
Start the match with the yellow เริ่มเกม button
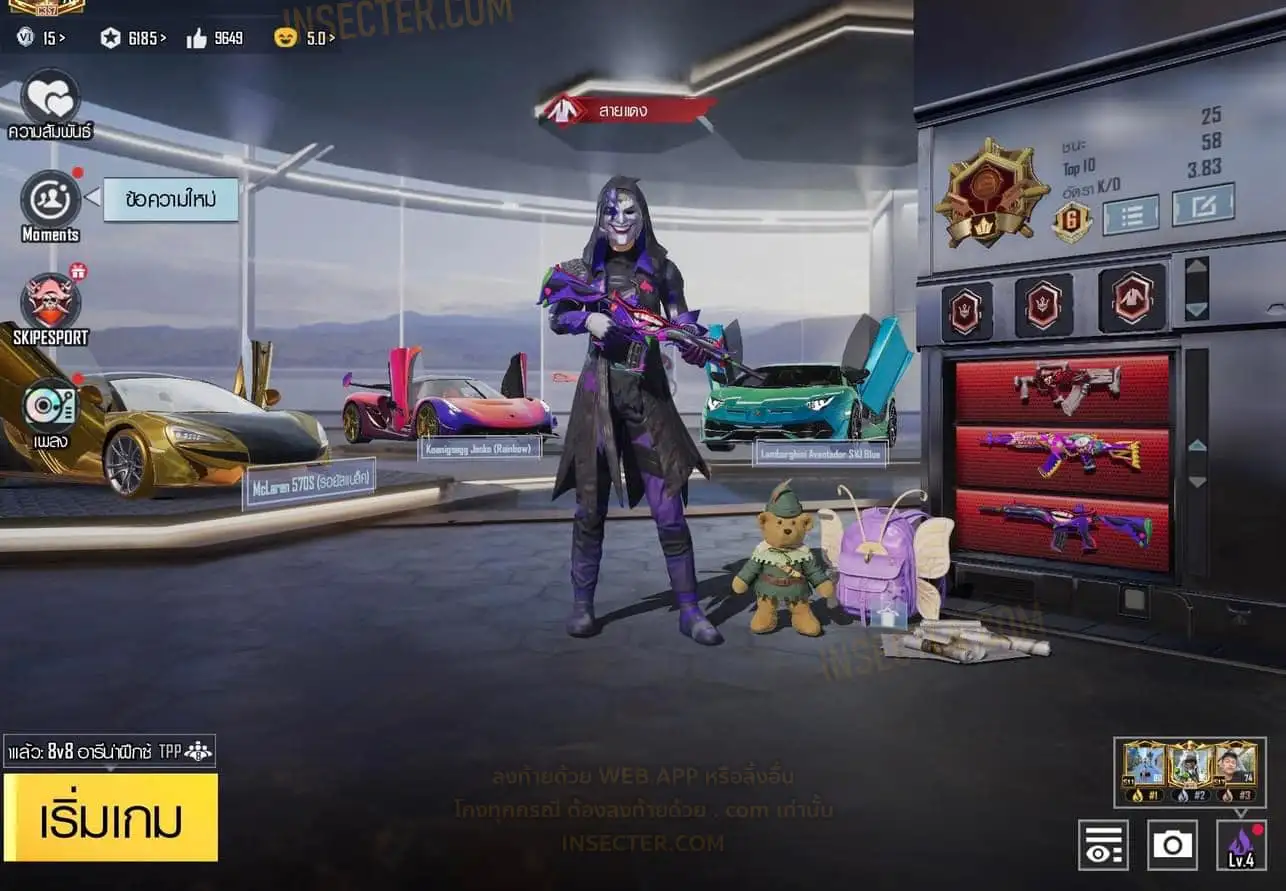(x=110, y=818)
